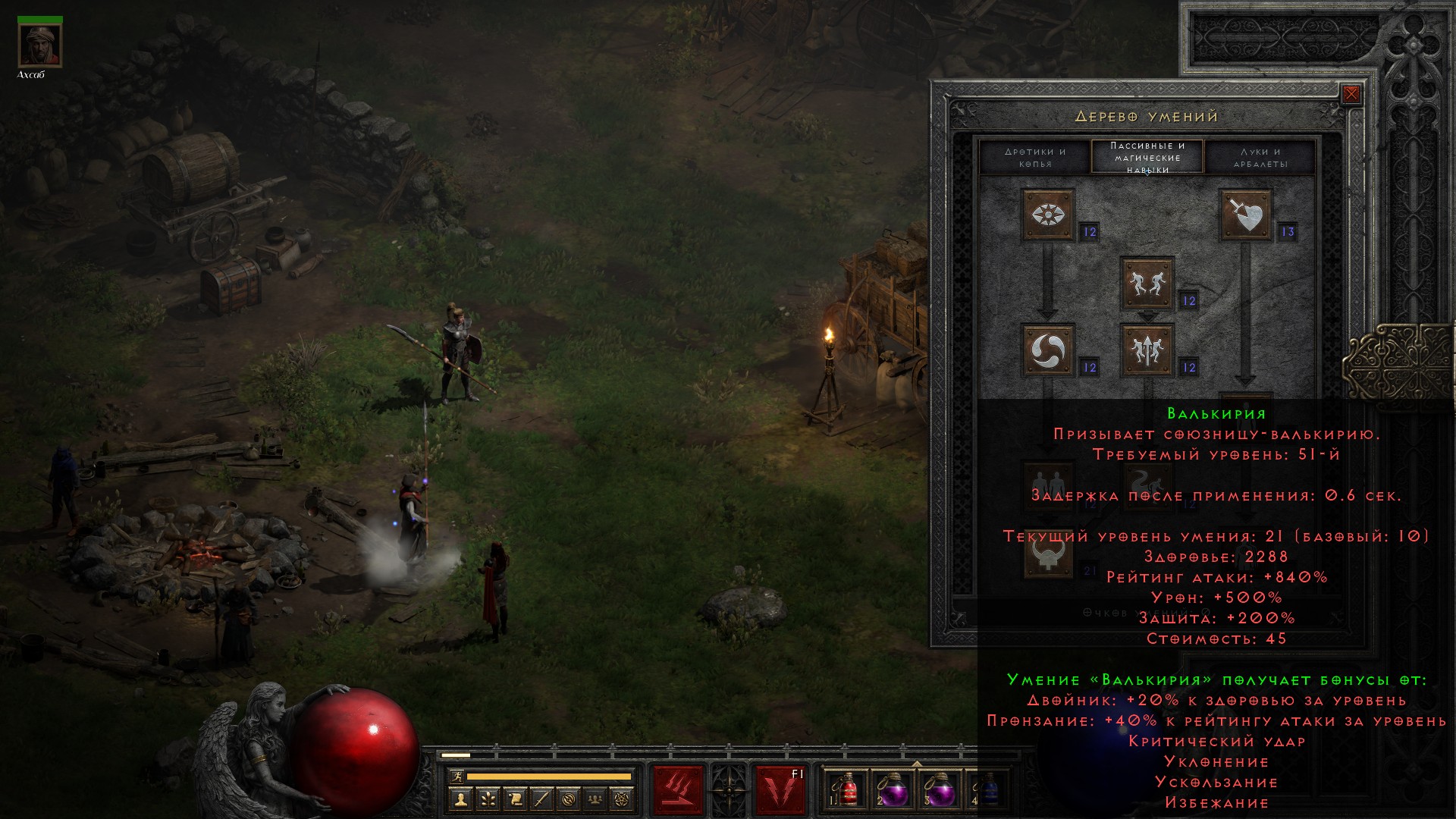
Task: Change the left-click lightning strike skill
Action: 678,790
